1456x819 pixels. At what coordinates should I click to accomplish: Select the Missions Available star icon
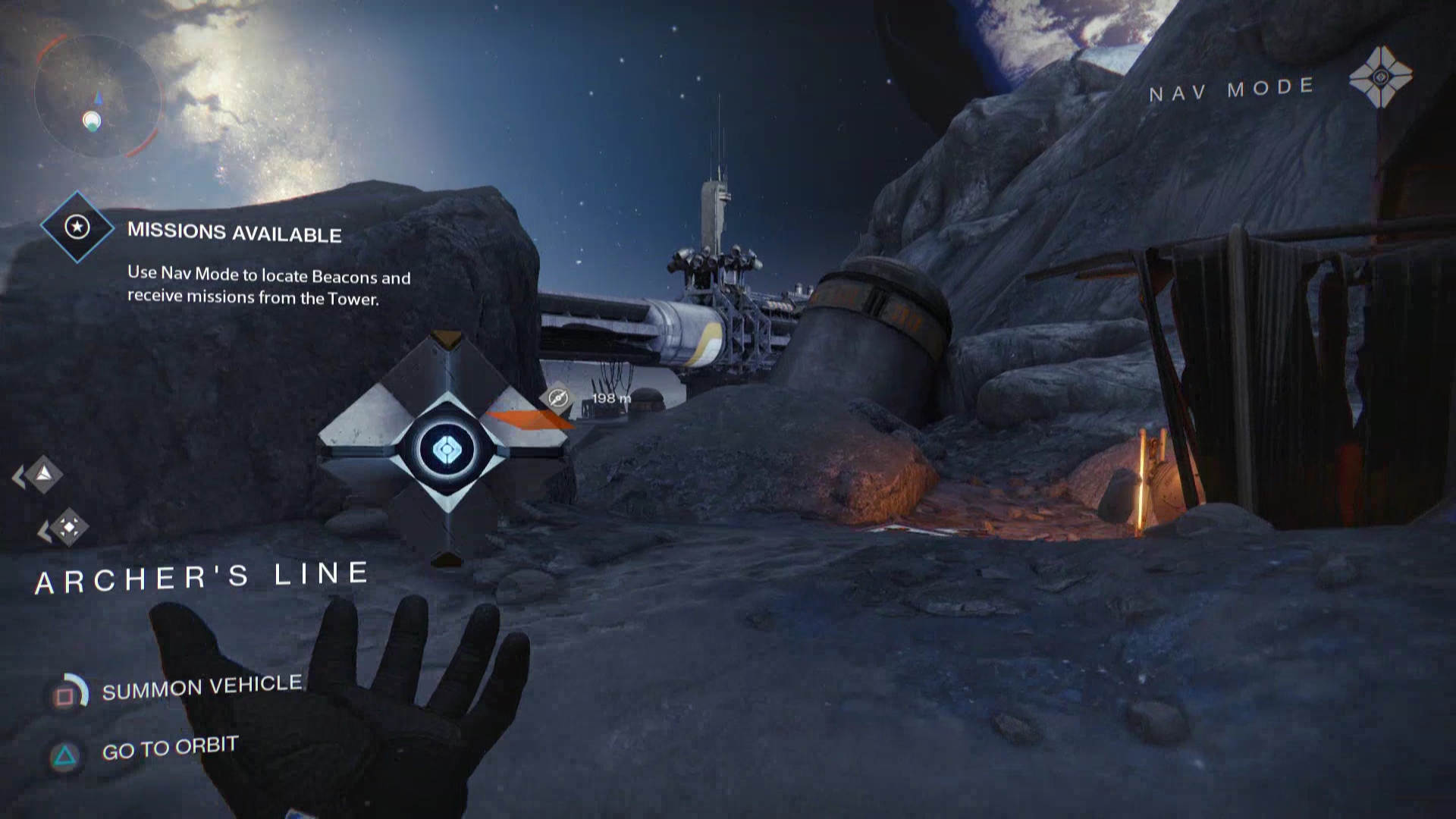click(77, 227)
